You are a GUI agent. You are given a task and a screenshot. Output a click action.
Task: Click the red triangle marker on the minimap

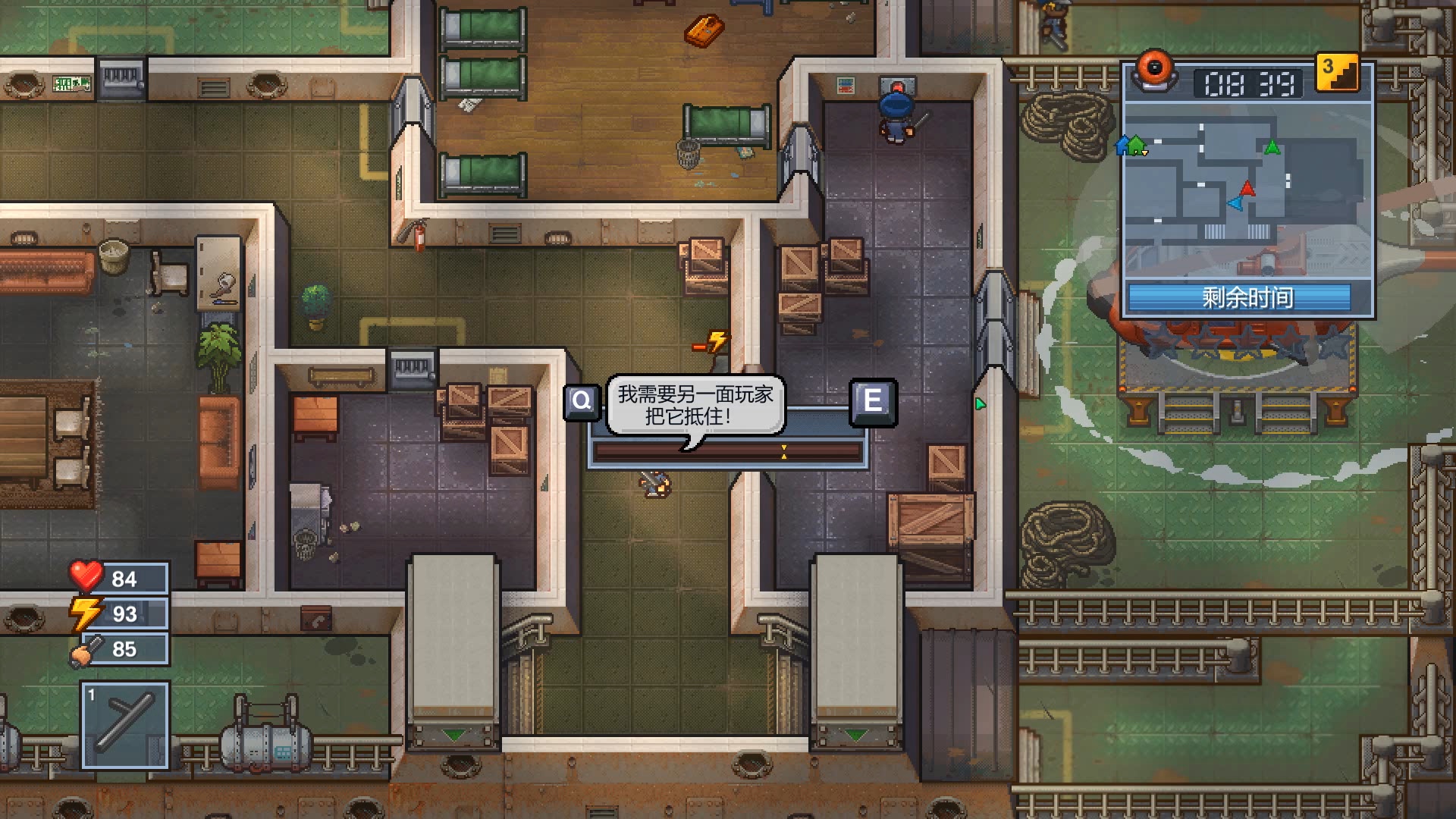click(1247, 190)
